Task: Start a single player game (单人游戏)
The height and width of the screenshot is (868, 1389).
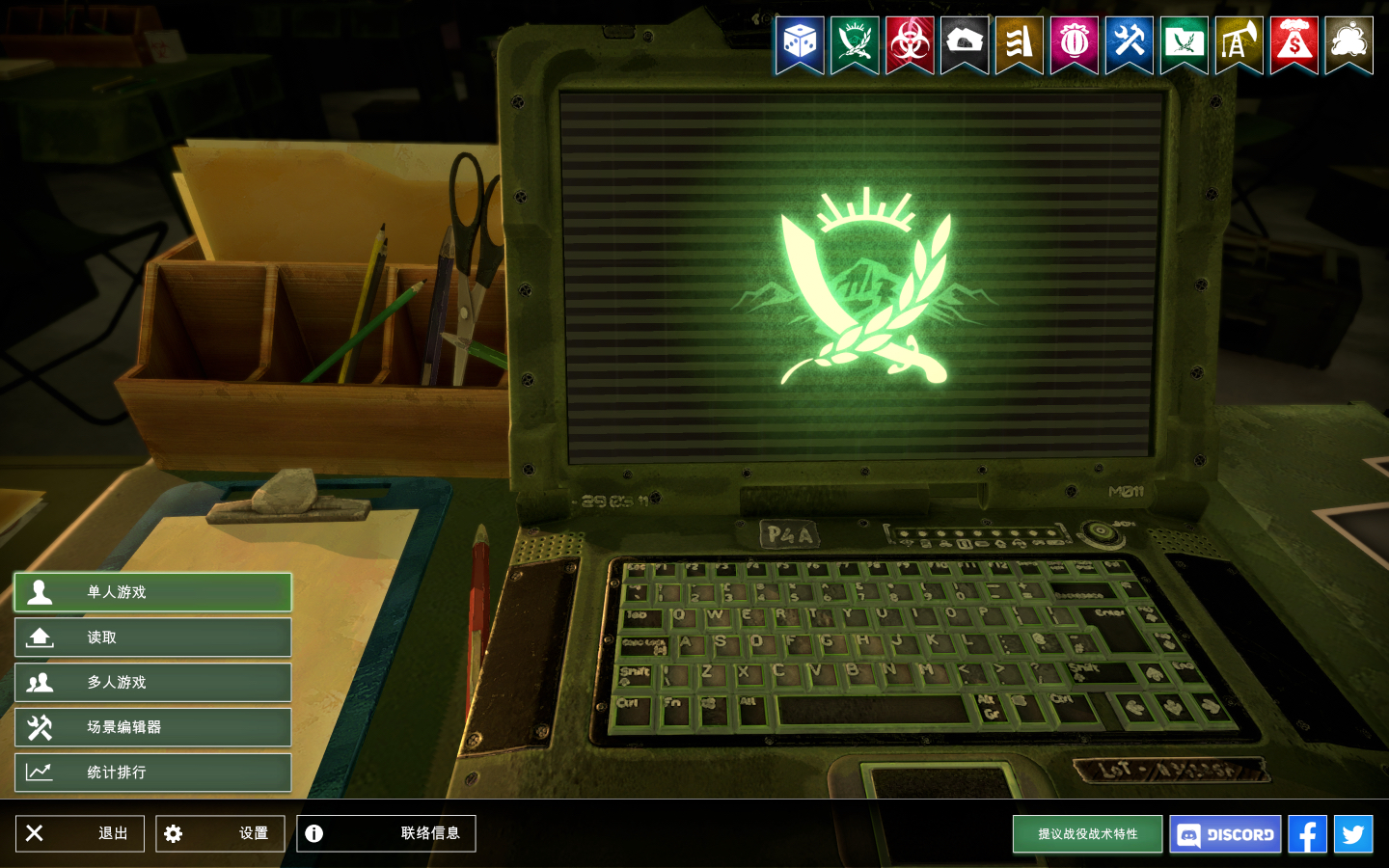Action: (x=152, y=592)
